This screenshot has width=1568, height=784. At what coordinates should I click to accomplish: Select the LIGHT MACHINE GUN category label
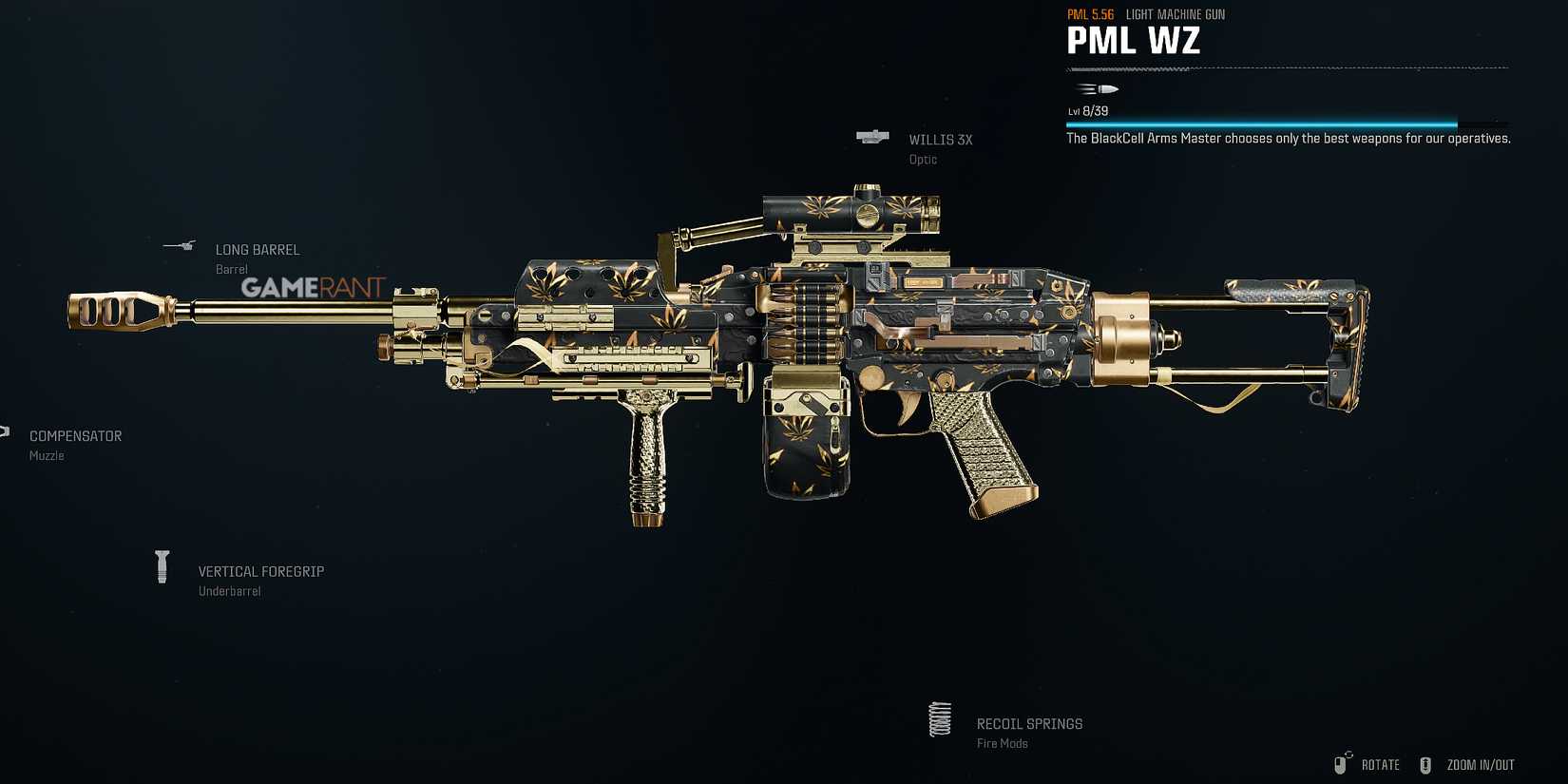[x=1175, y=13]
